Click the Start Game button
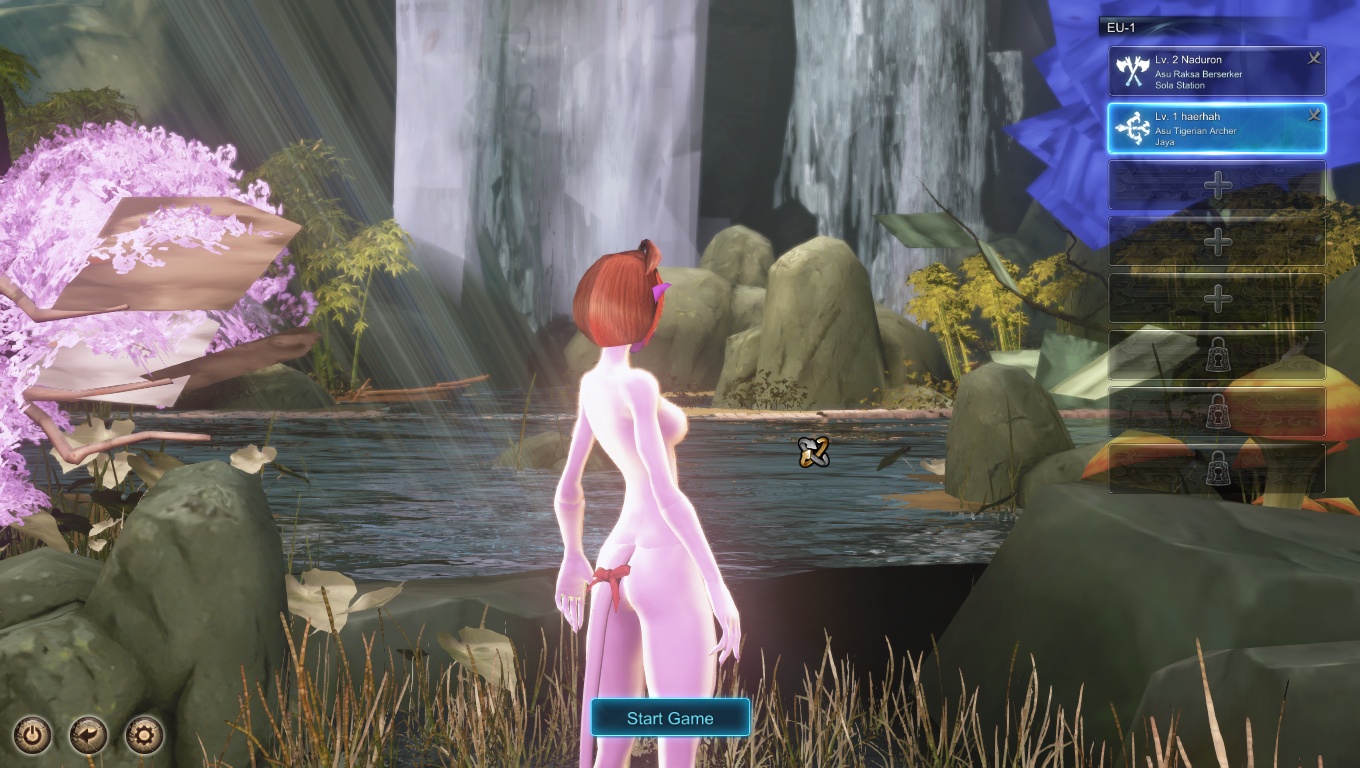 670,718
